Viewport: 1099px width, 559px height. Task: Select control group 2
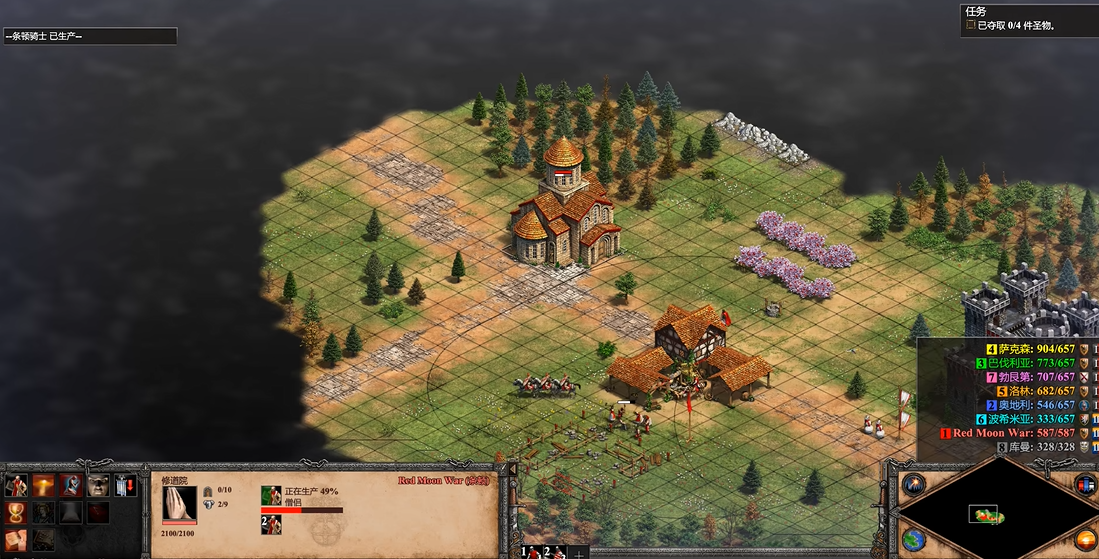coord(551,551)
